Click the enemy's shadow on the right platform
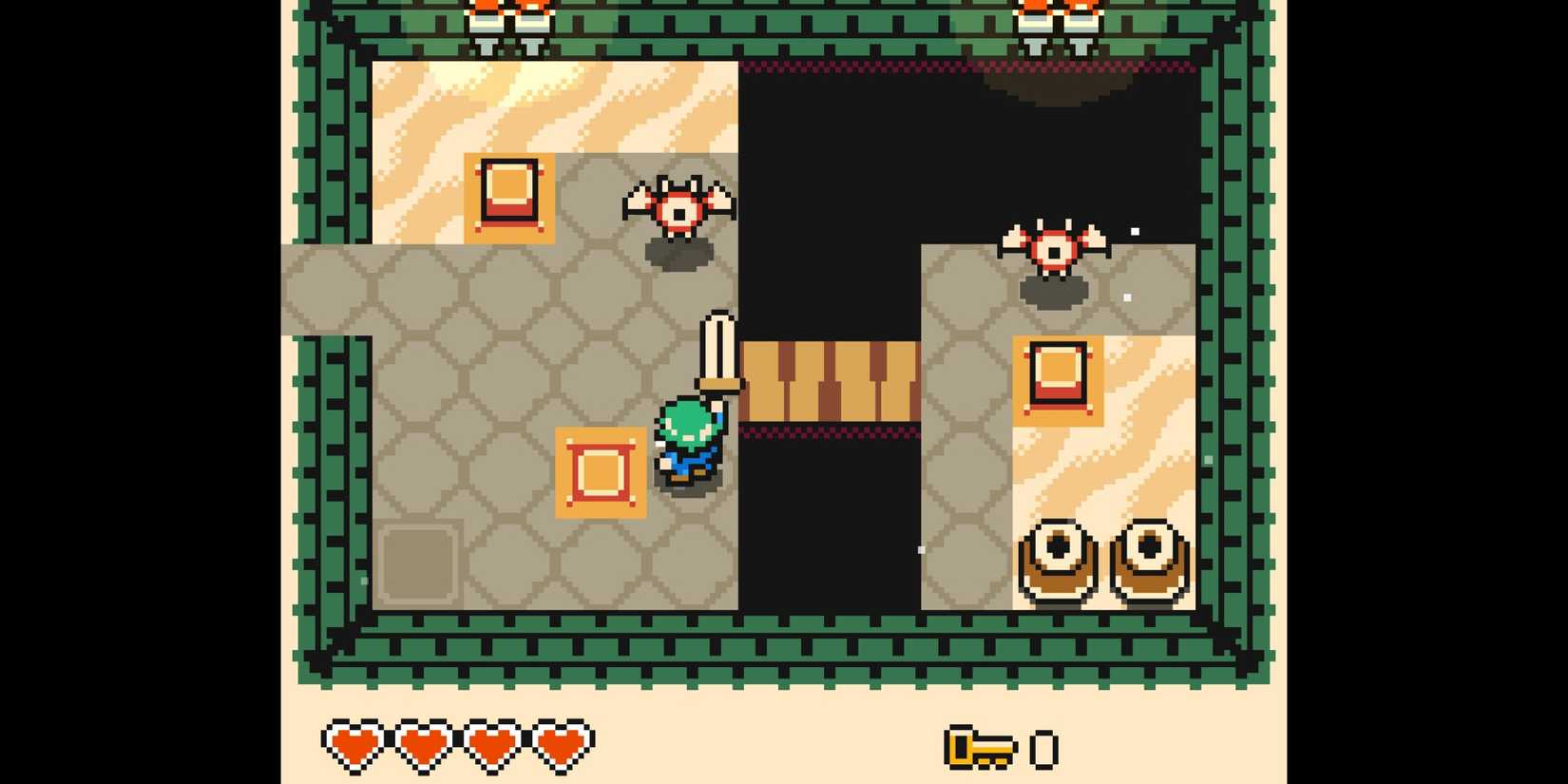This screenshot has height=784, width=1568. point(1053,292)
